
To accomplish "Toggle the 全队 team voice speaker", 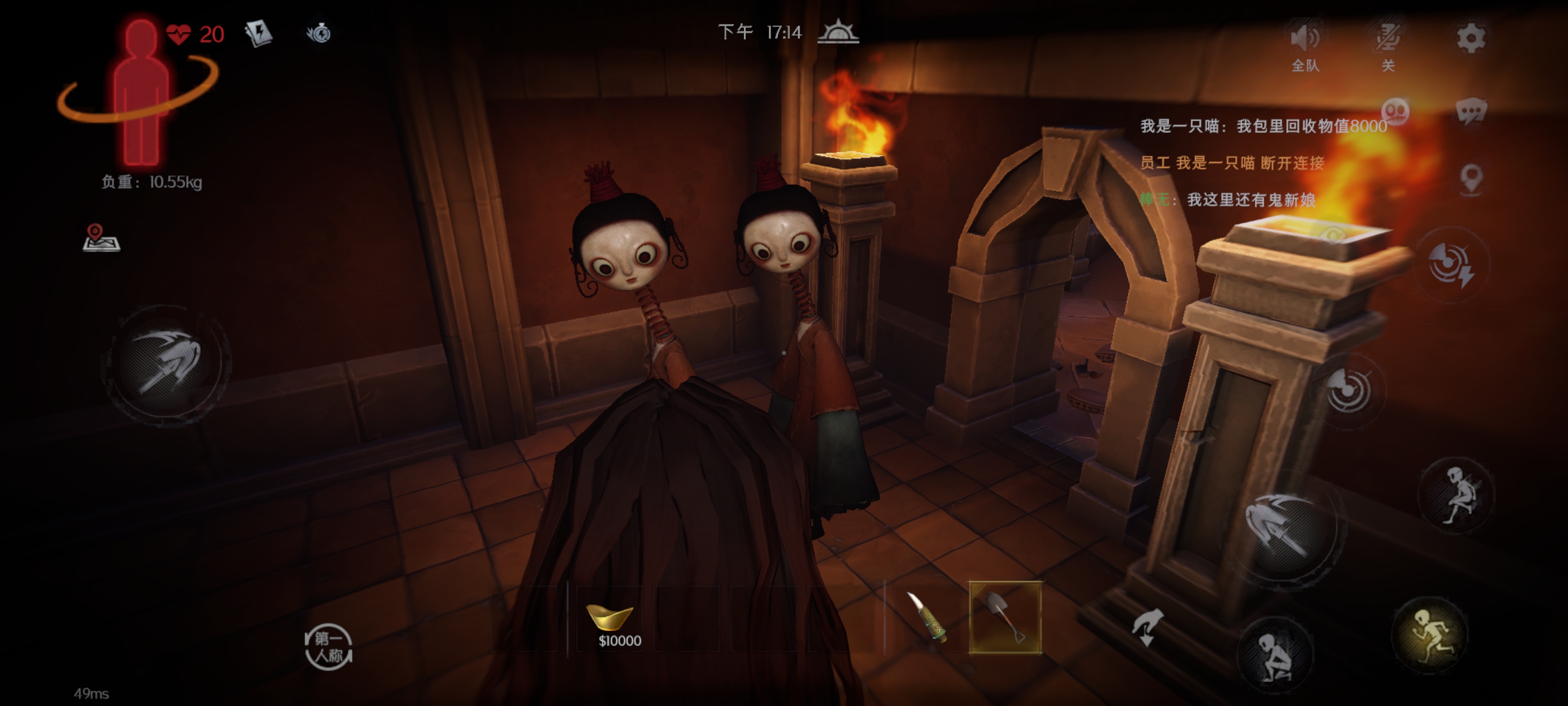I will point(1305,40).
